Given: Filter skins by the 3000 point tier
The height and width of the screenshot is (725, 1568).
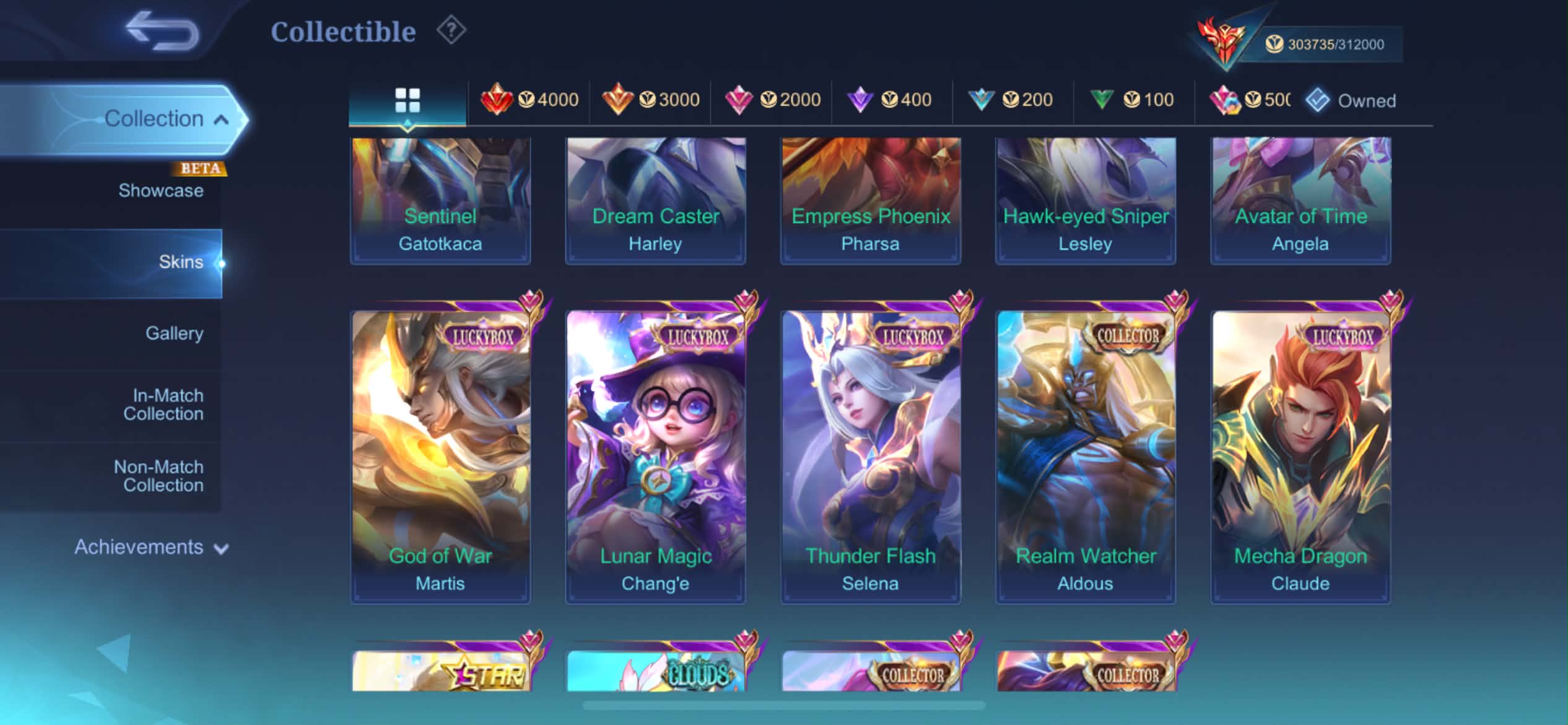Looking at the screenshot, I should click(x=651, y=100).
